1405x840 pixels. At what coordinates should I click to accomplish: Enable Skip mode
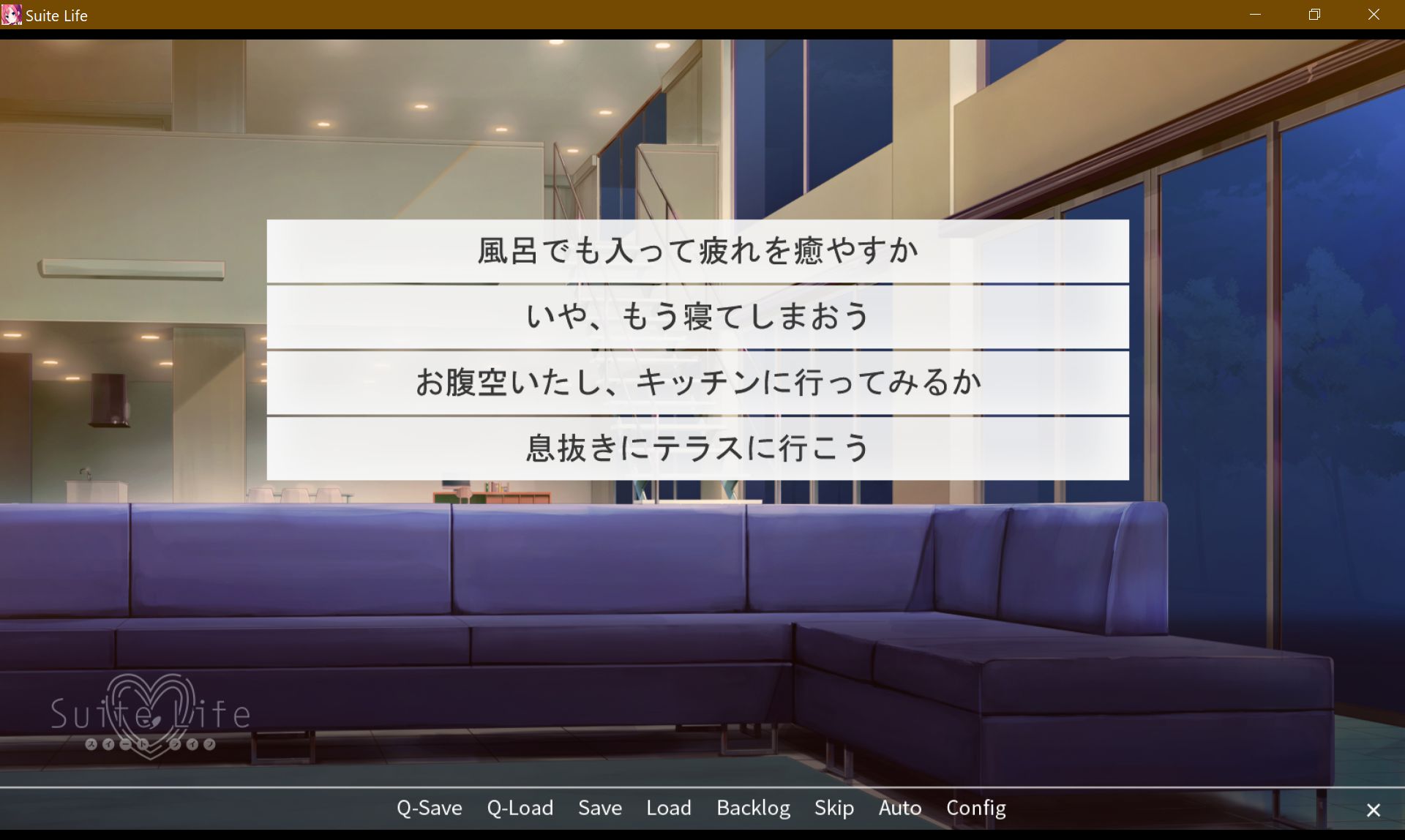[834, 808]
